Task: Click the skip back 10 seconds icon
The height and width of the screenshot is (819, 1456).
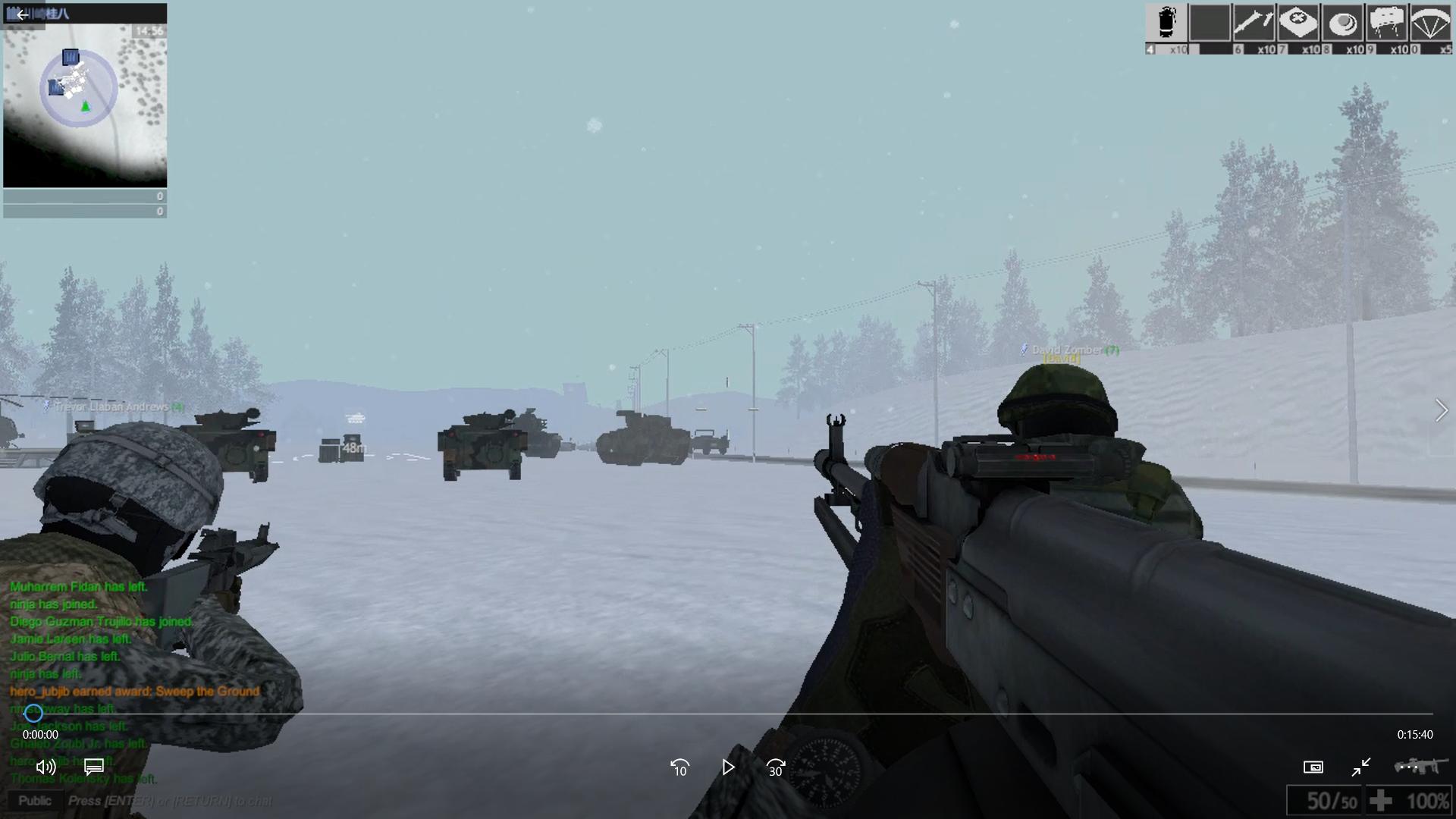Action: (x=679, y=768)
